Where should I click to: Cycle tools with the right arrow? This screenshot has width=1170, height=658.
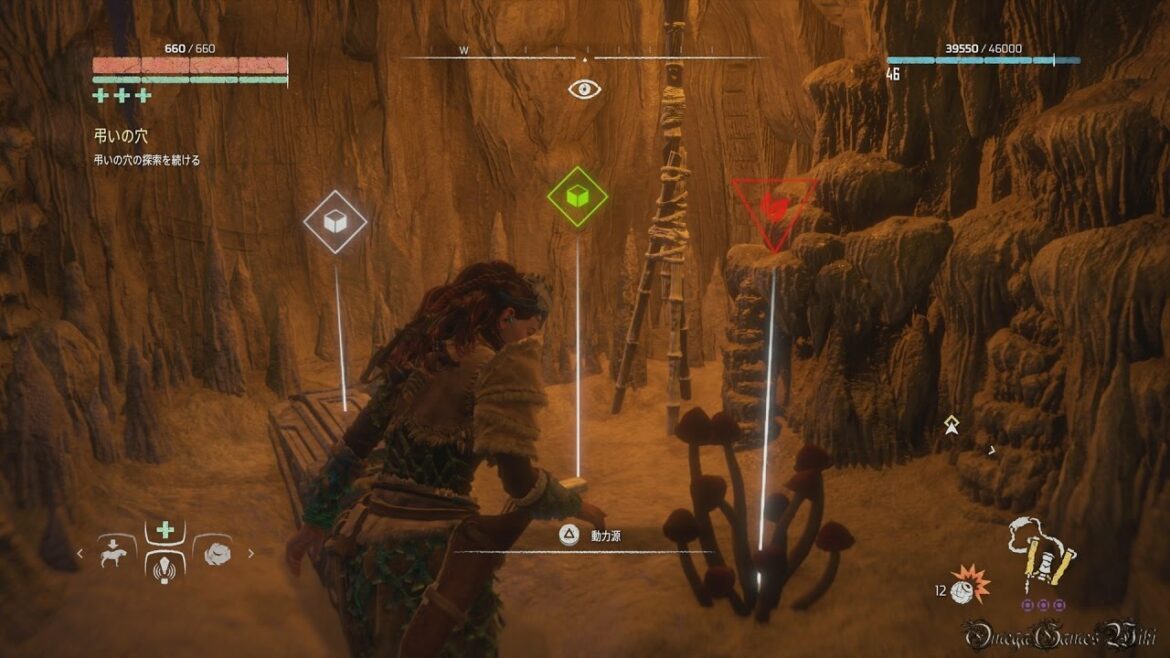250,553
